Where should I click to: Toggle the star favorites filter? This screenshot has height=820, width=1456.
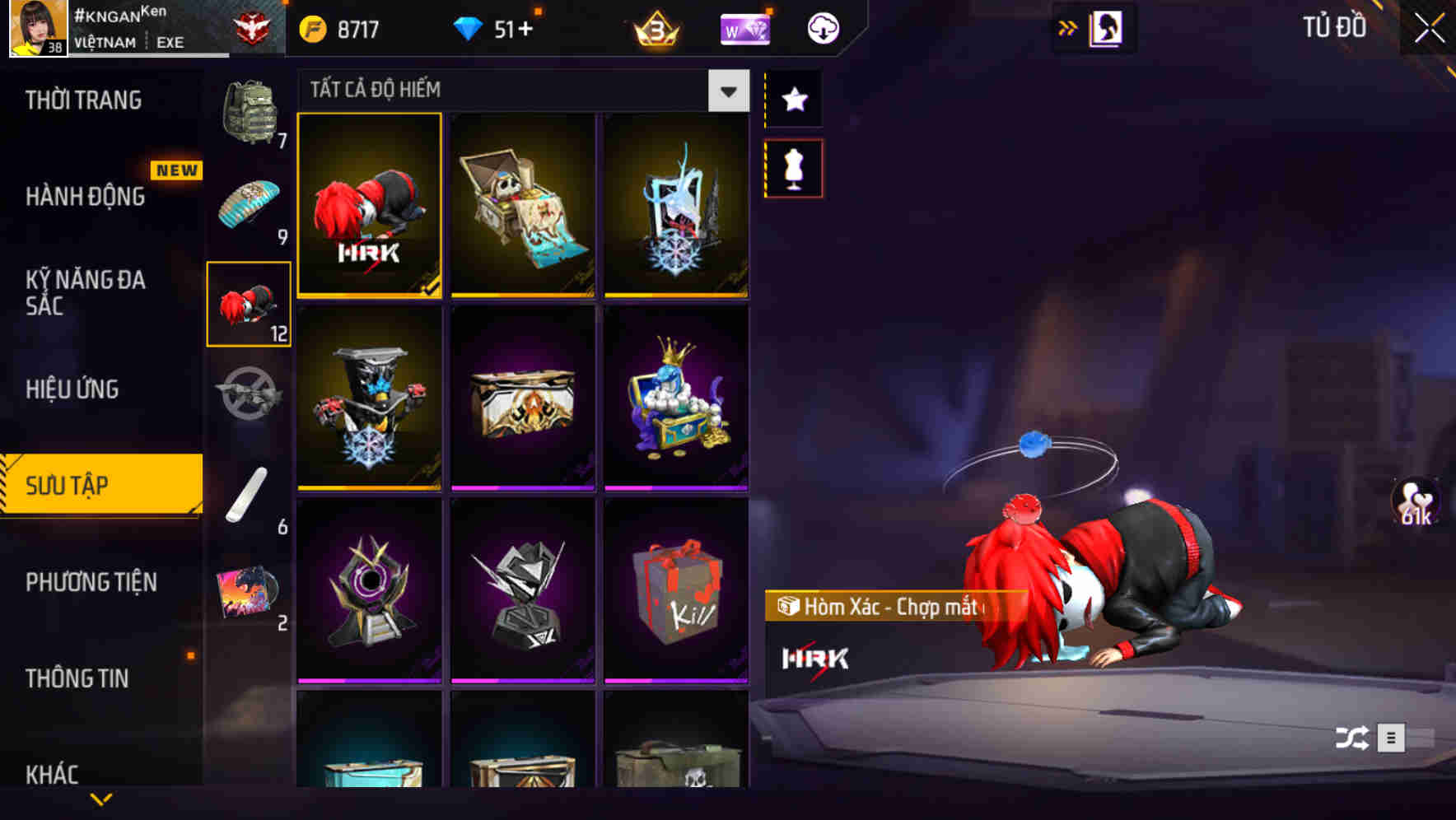pyautogui.click(x=793, y=99)
